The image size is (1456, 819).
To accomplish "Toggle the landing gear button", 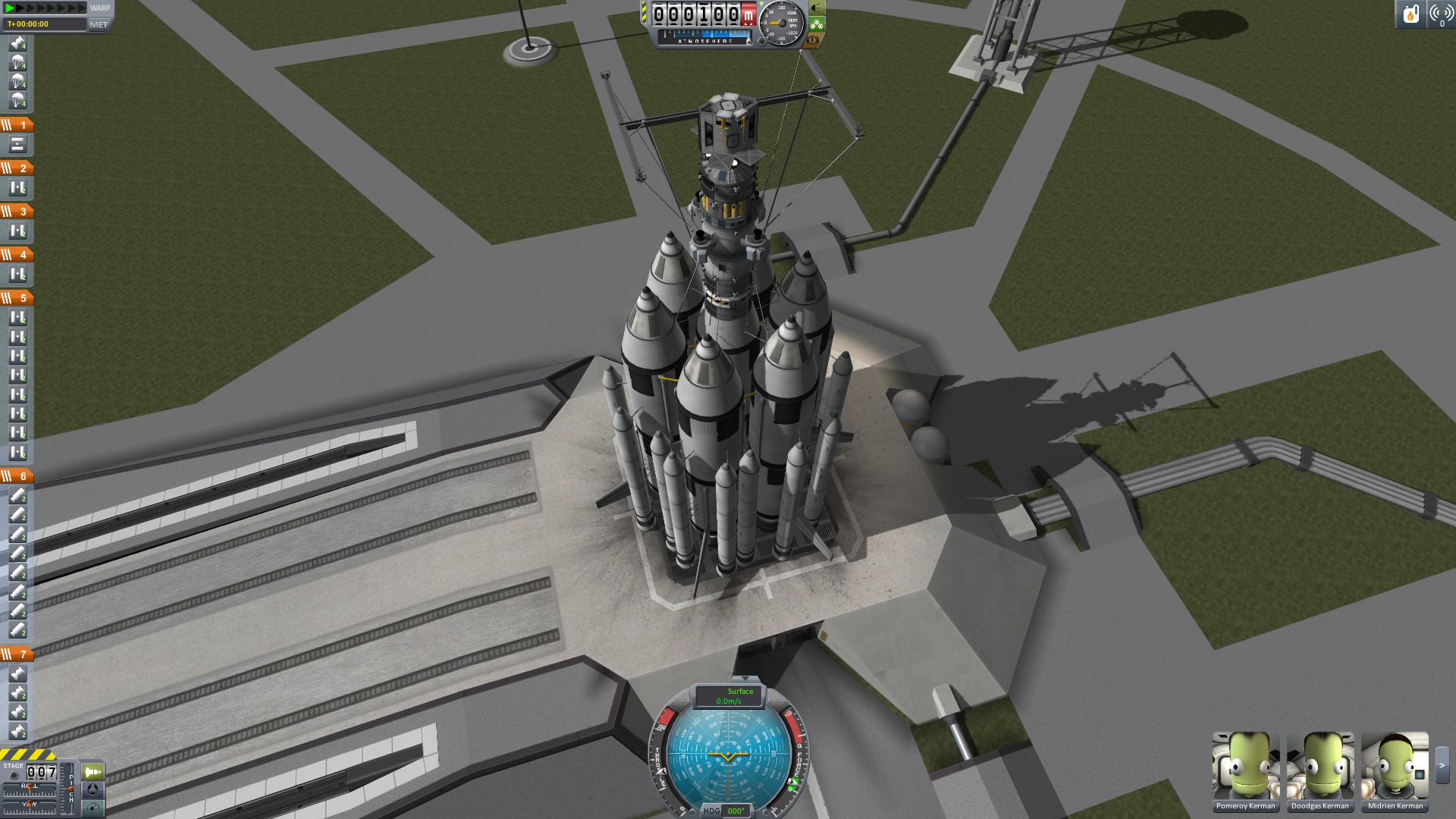I will click(x=816, y=24).
